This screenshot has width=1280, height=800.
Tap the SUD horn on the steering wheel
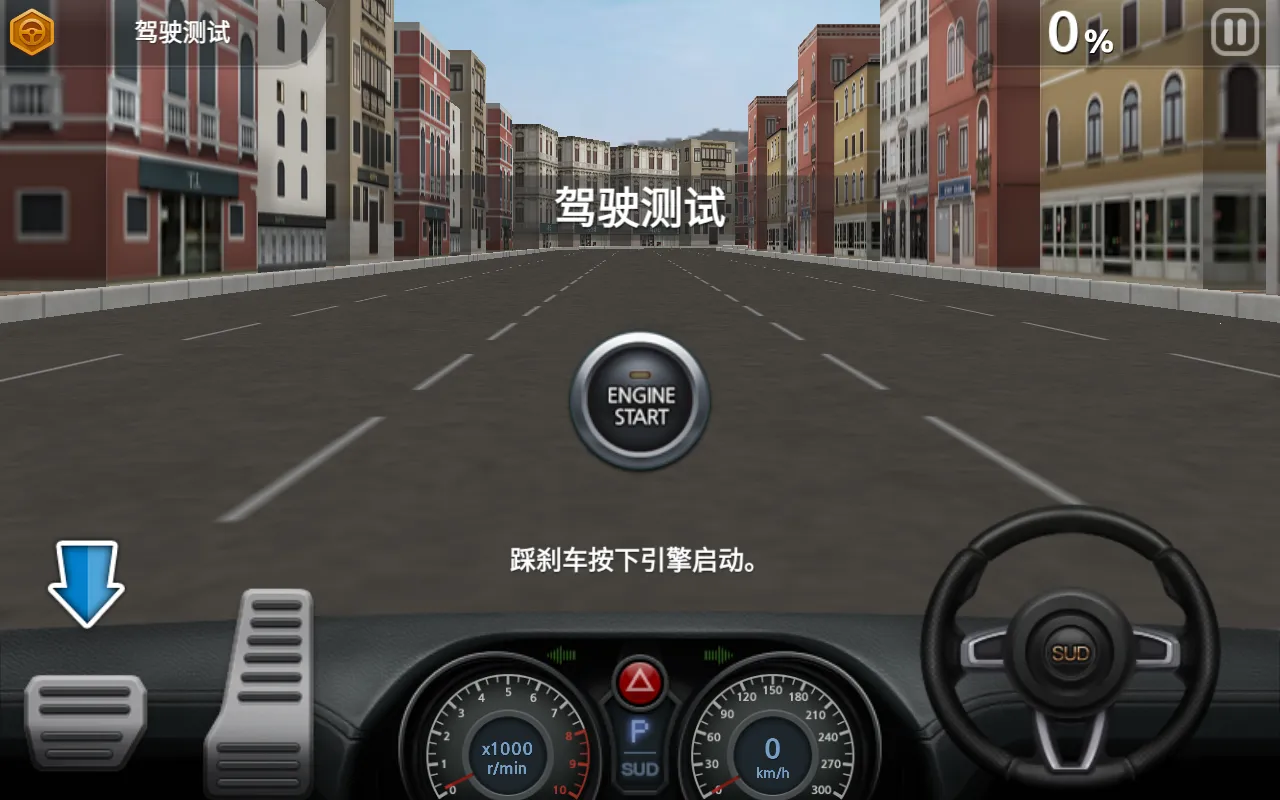[x=1070, y=650]
